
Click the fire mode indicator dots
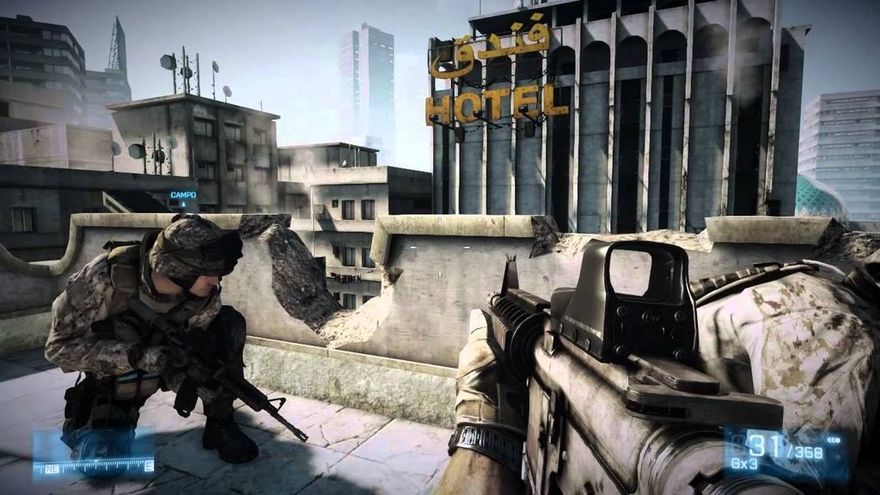pyautogui.click(x=833, y=440)
